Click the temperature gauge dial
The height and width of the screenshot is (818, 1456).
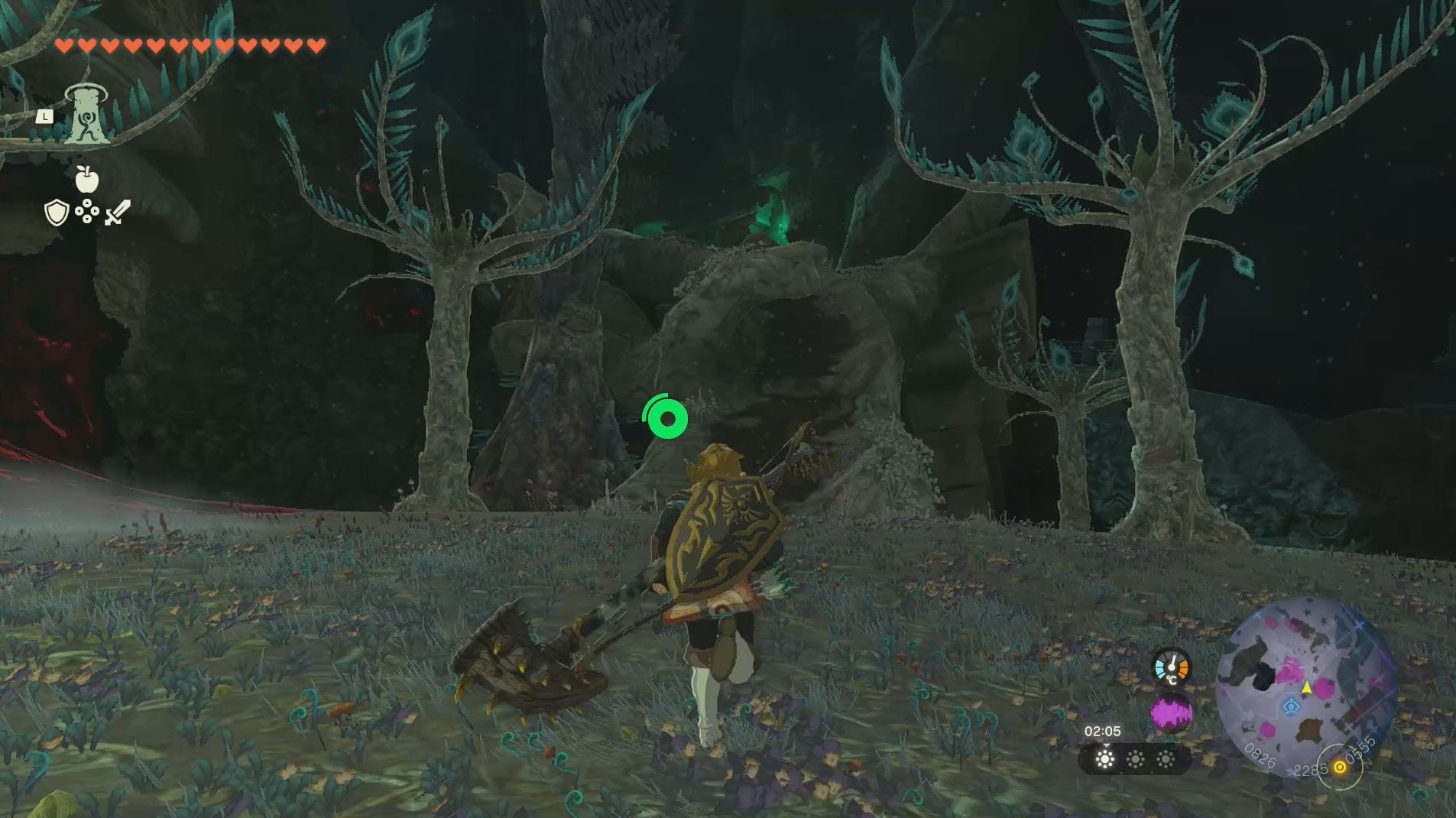tap(1172, 666)
